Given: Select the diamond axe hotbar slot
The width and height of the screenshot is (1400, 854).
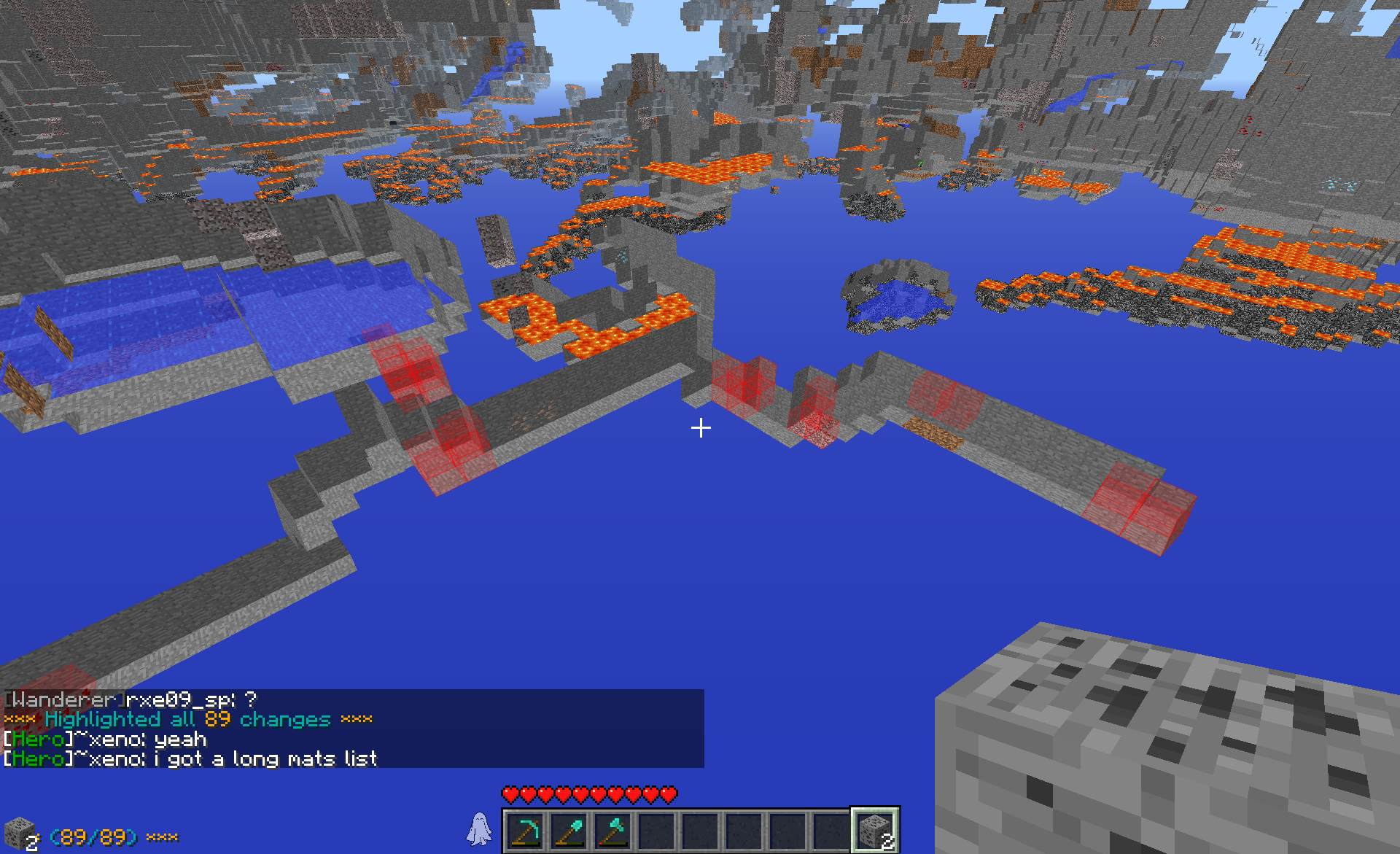Looking at the screenshot, I should point(613,831).
